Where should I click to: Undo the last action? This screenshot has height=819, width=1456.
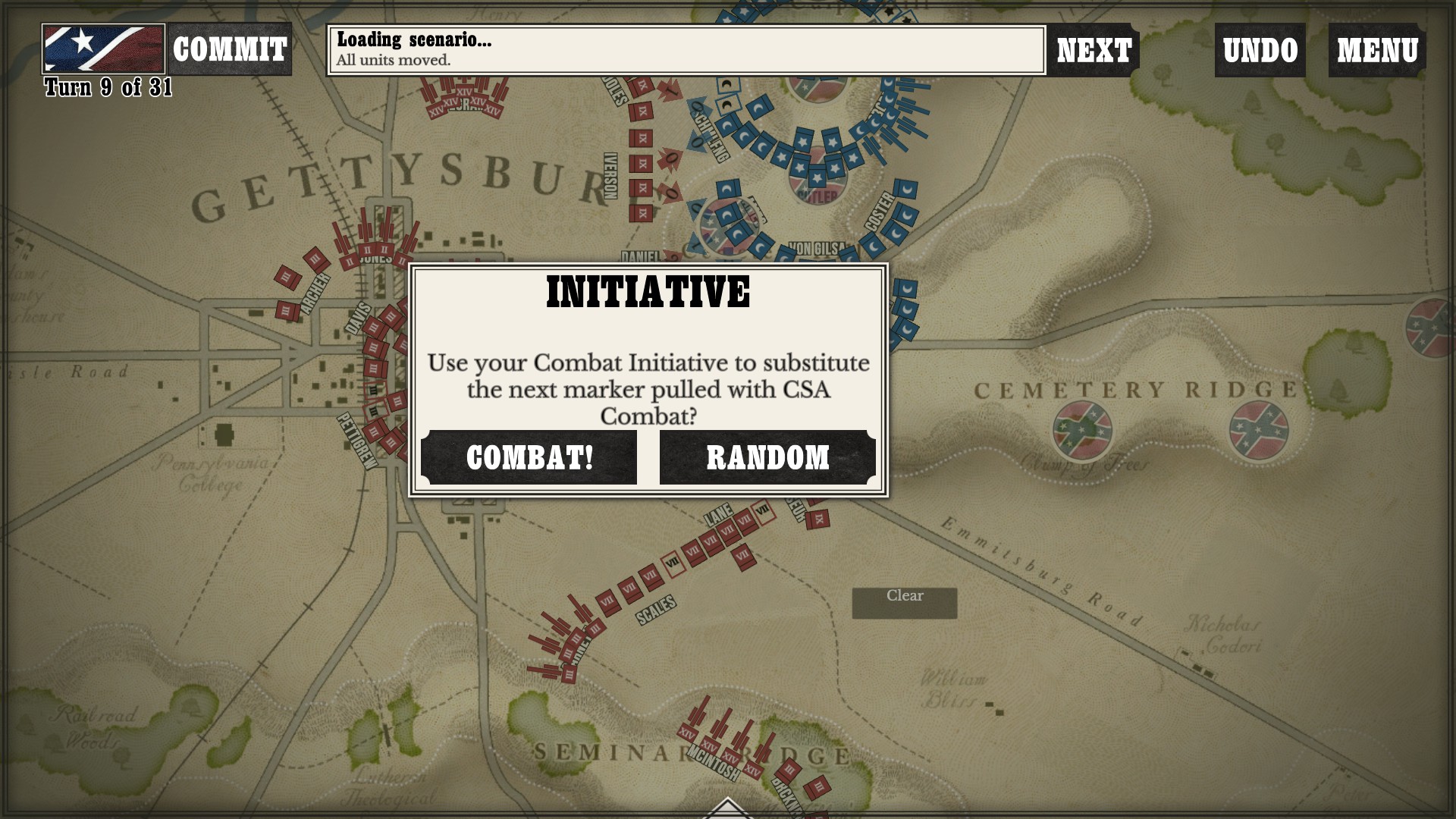[1260, 50]
